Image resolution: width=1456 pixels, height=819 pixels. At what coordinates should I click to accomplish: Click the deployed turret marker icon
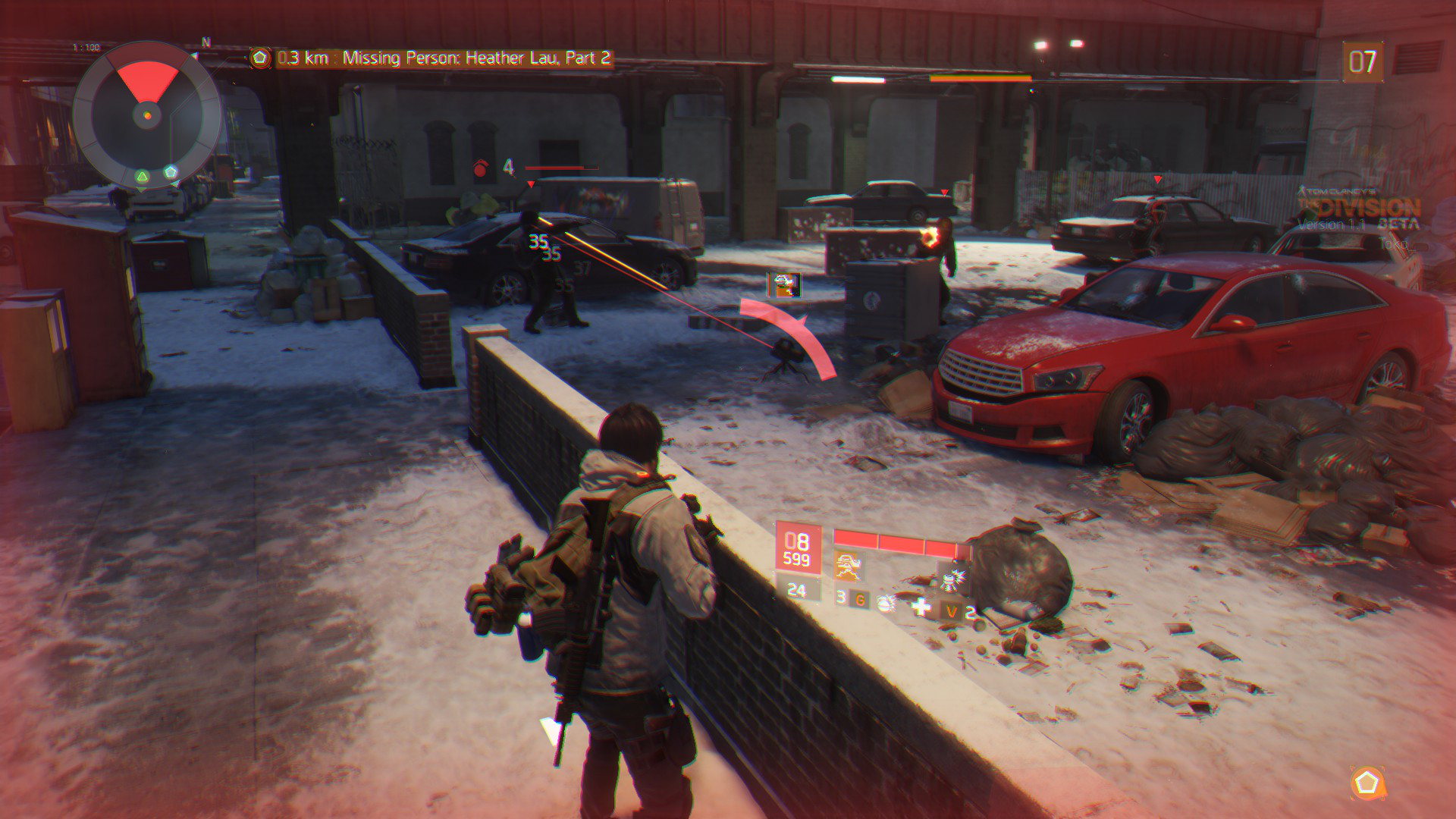coord(785,285)
